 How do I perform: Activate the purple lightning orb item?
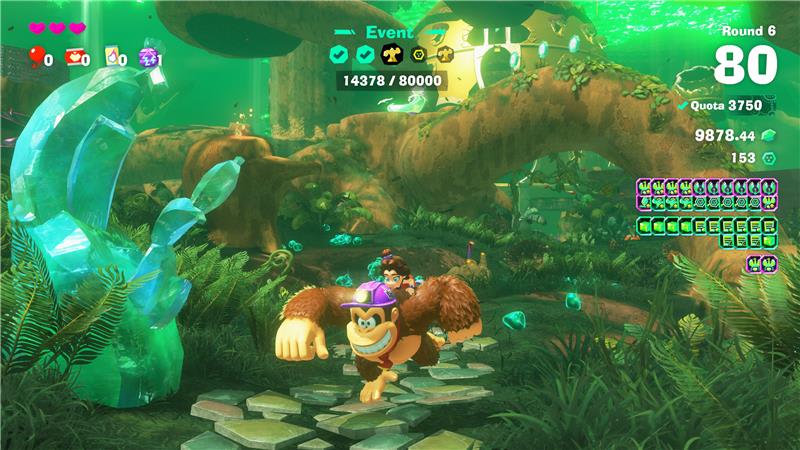[x=147, y=57]
